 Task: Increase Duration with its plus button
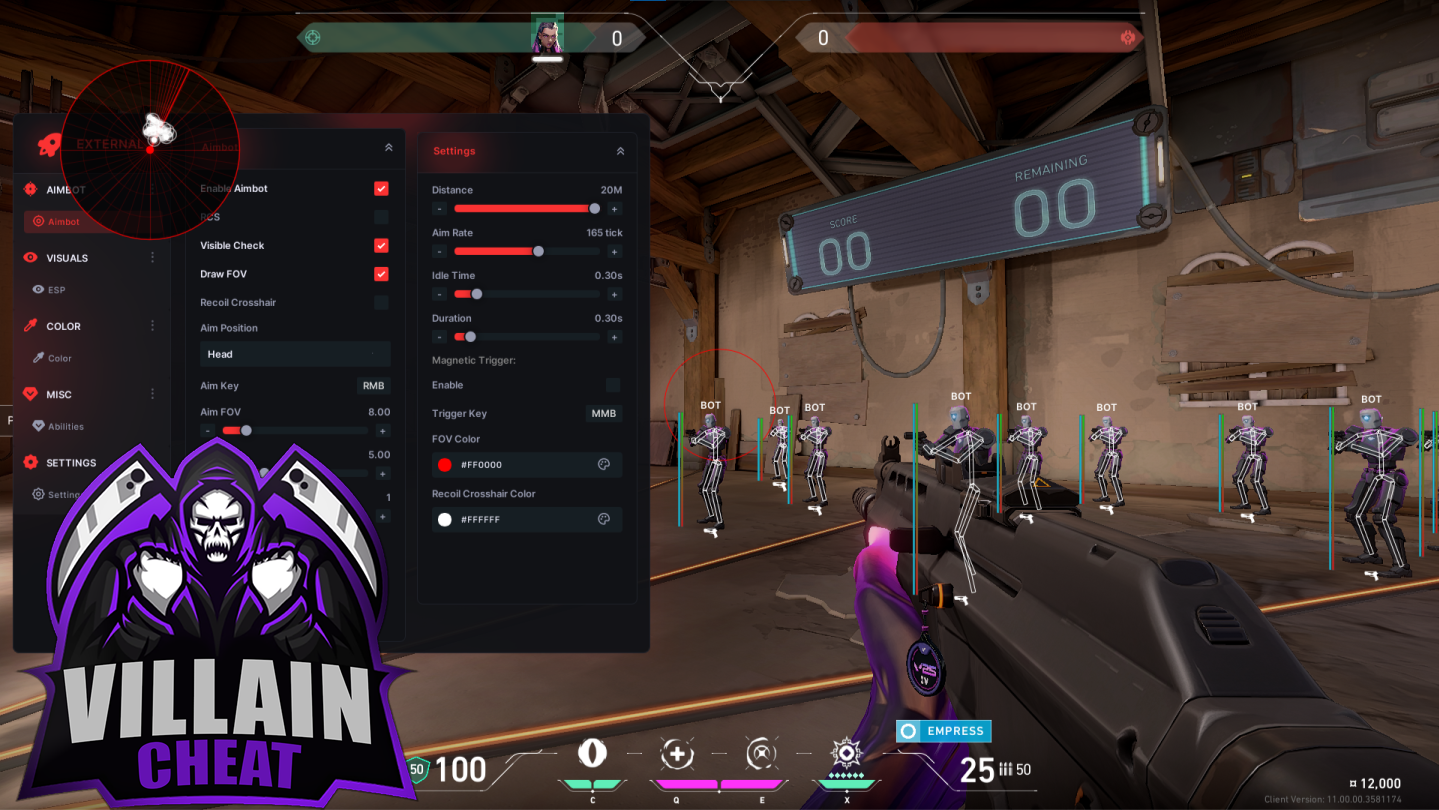pos(614,337)
